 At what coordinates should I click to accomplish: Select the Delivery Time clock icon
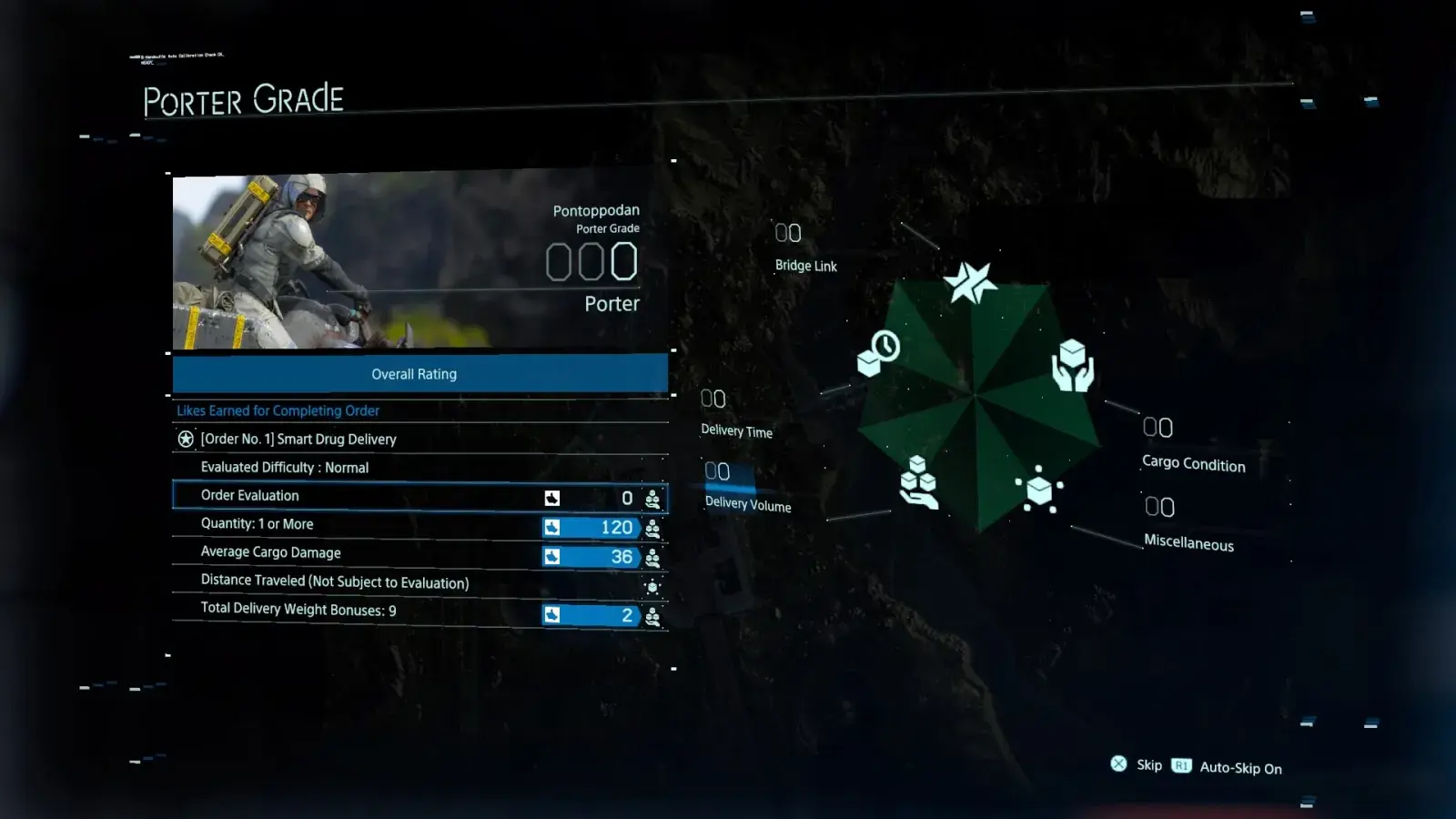click(x=878, y=353)
